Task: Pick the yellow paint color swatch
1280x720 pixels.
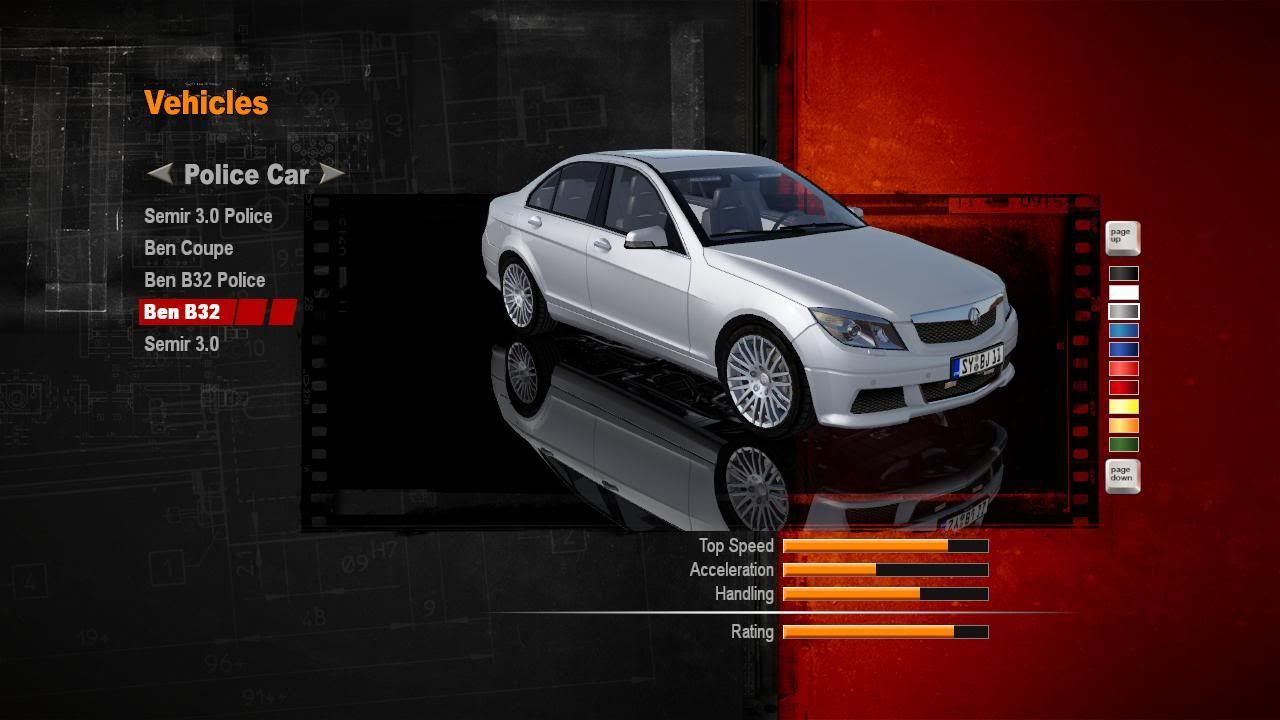Action: click(x=1123, y=406)
